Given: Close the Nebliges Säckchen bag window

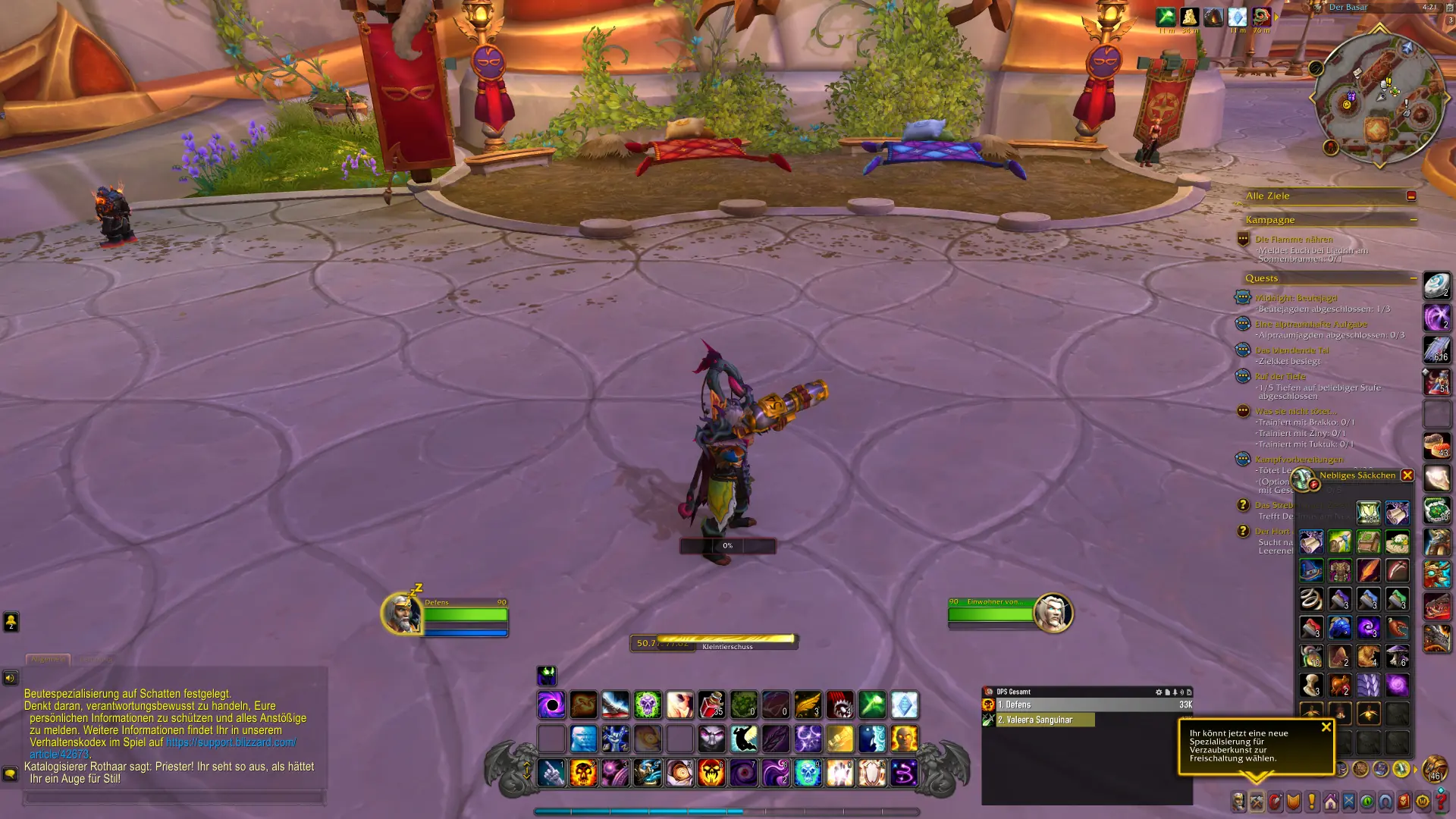Looking at the screenshot, I should point(1407,475).
